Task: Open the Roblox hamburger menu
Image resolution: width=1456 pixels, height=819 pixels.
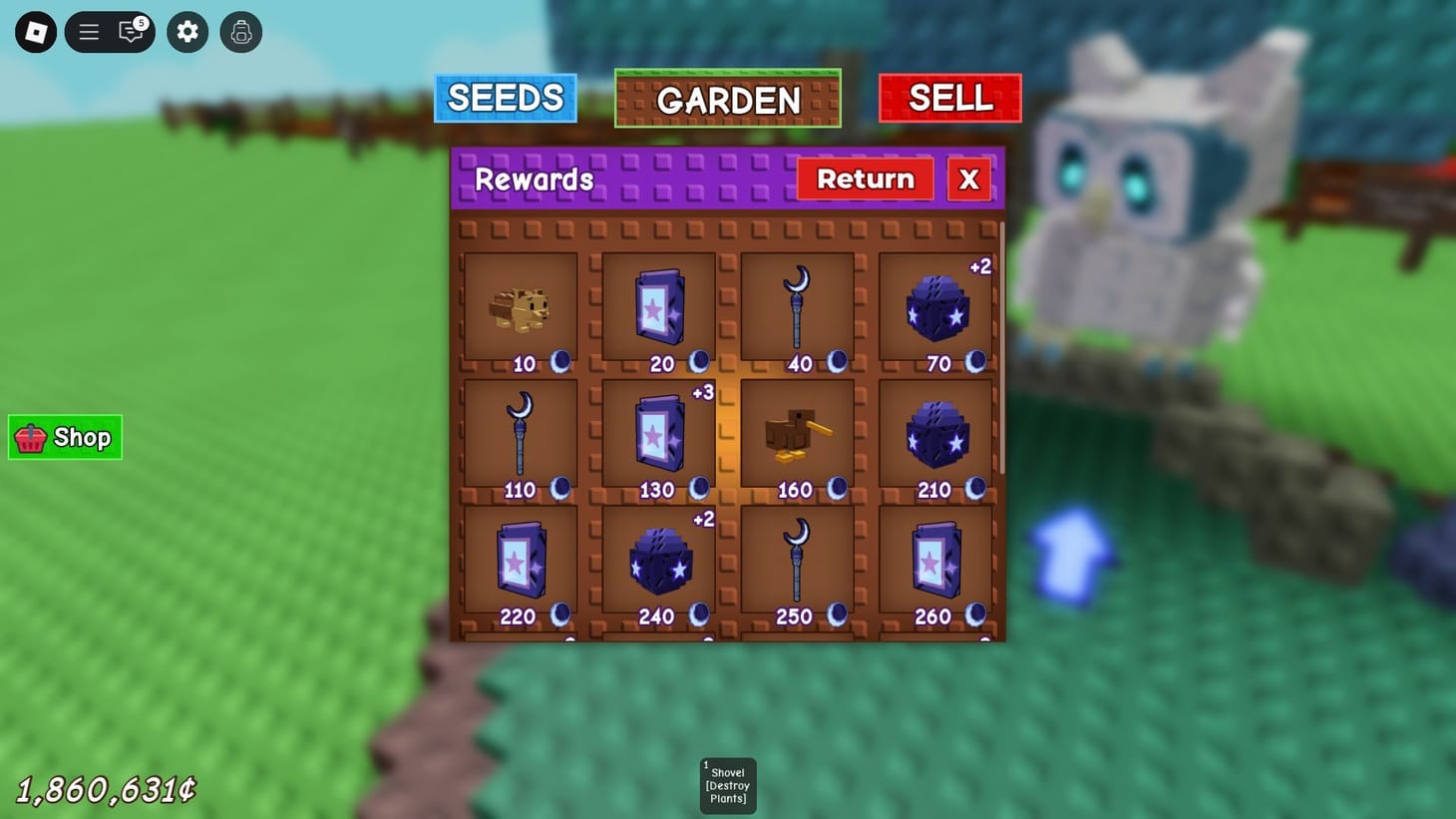Action: [89, 32]
